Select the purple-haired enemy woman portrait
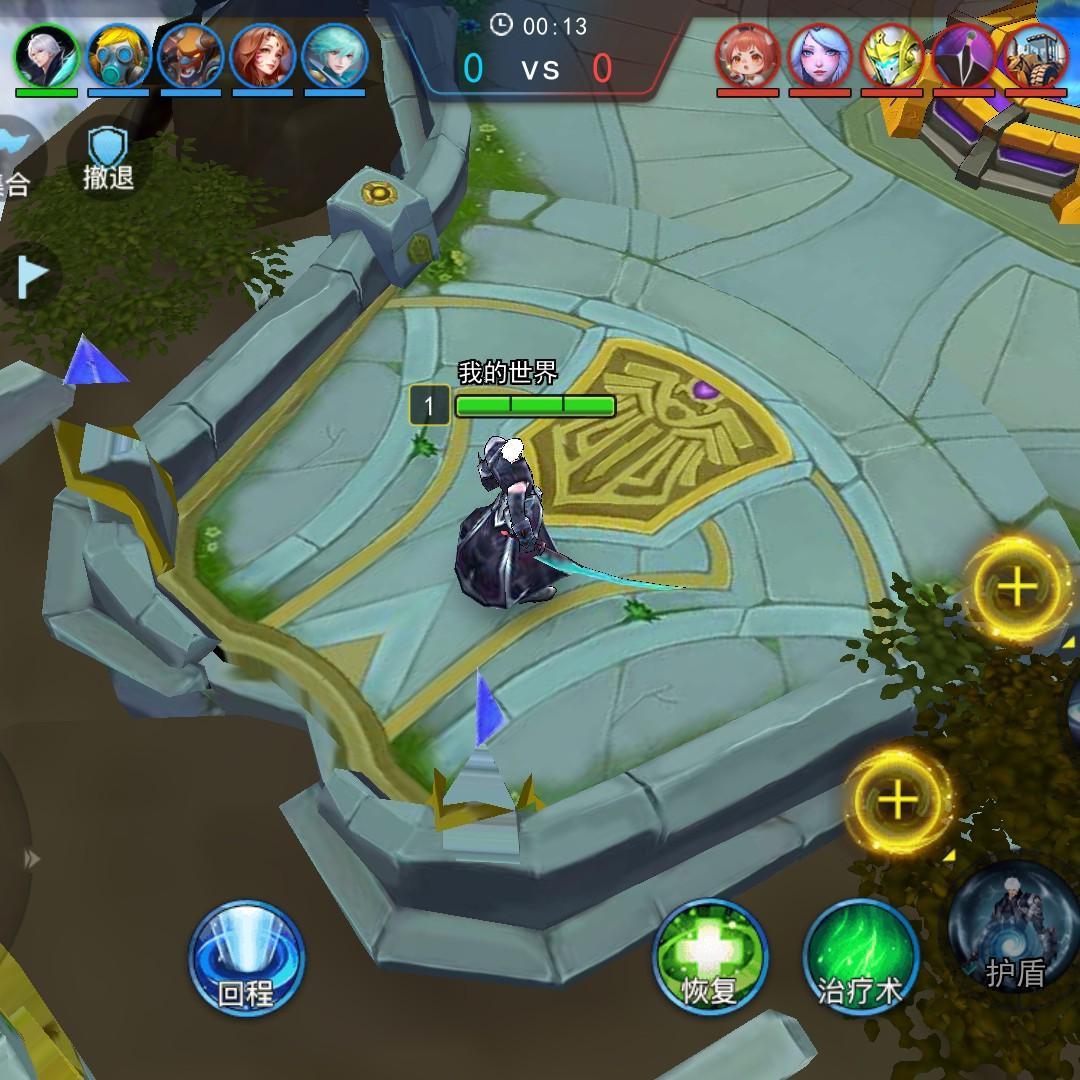1080x1080 pixels. 820,56
